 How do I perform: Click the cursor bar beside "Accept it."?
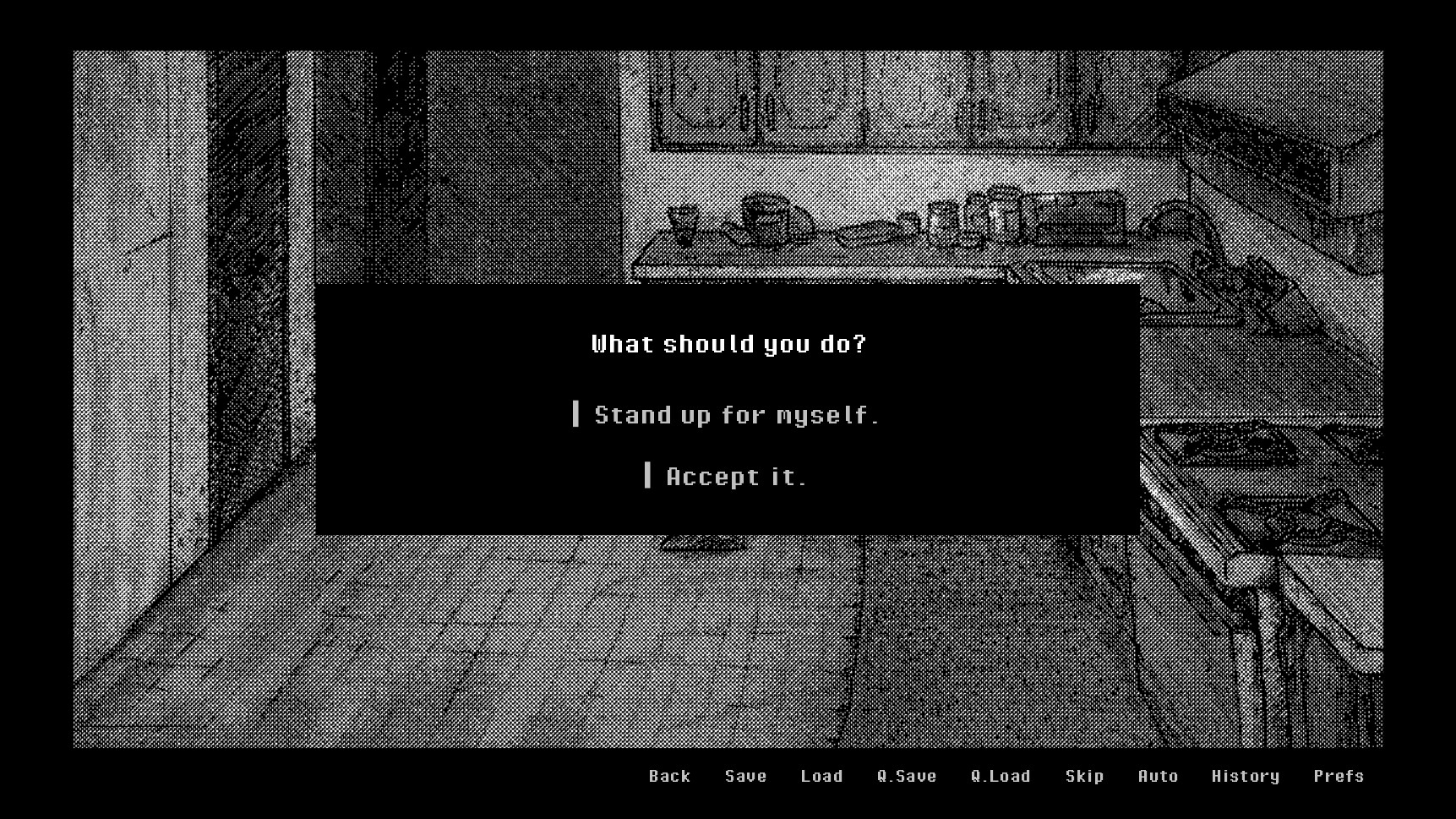pos(650,476)
